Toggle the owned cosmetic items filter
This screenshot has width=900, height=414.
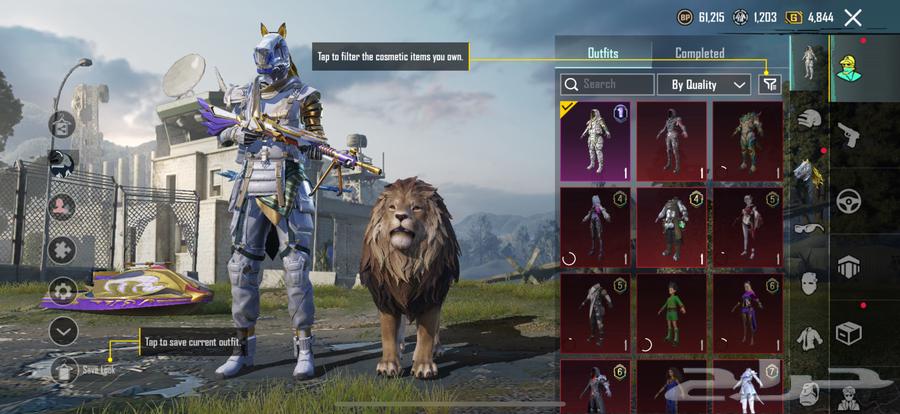pyautogui.click(x=769, y=85)
